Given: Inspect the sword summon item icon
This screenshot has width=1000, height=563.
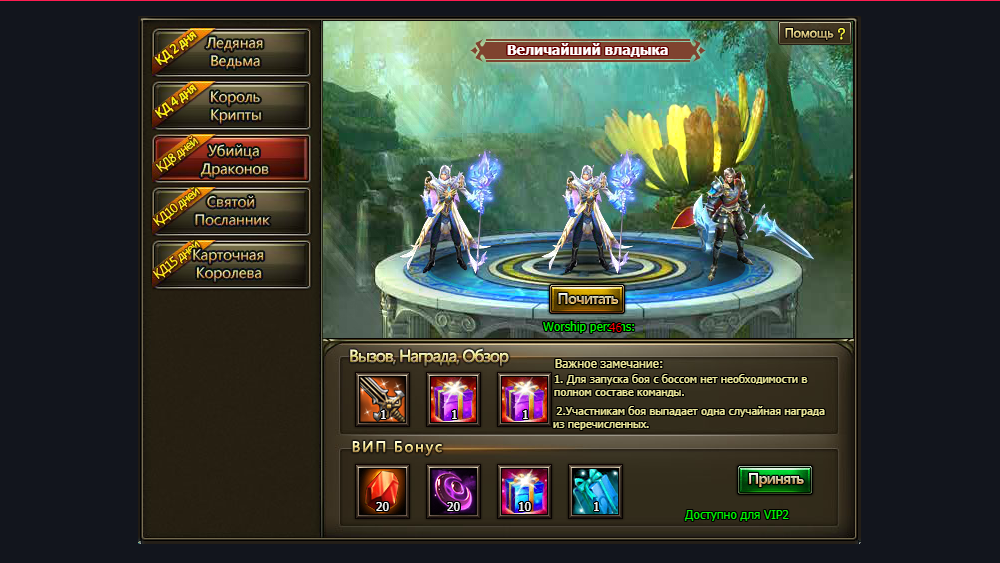Looking at the screenshot, I should (x=382, y=399).
